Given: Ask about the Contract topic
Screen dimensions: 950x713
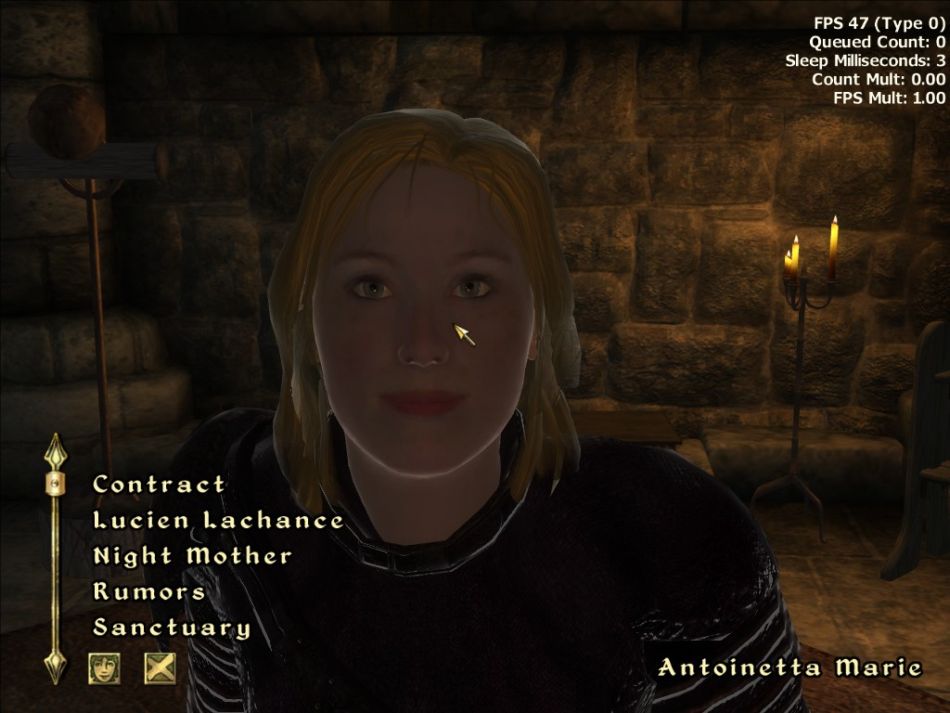Looking at the screenshot, I should 159,484.
